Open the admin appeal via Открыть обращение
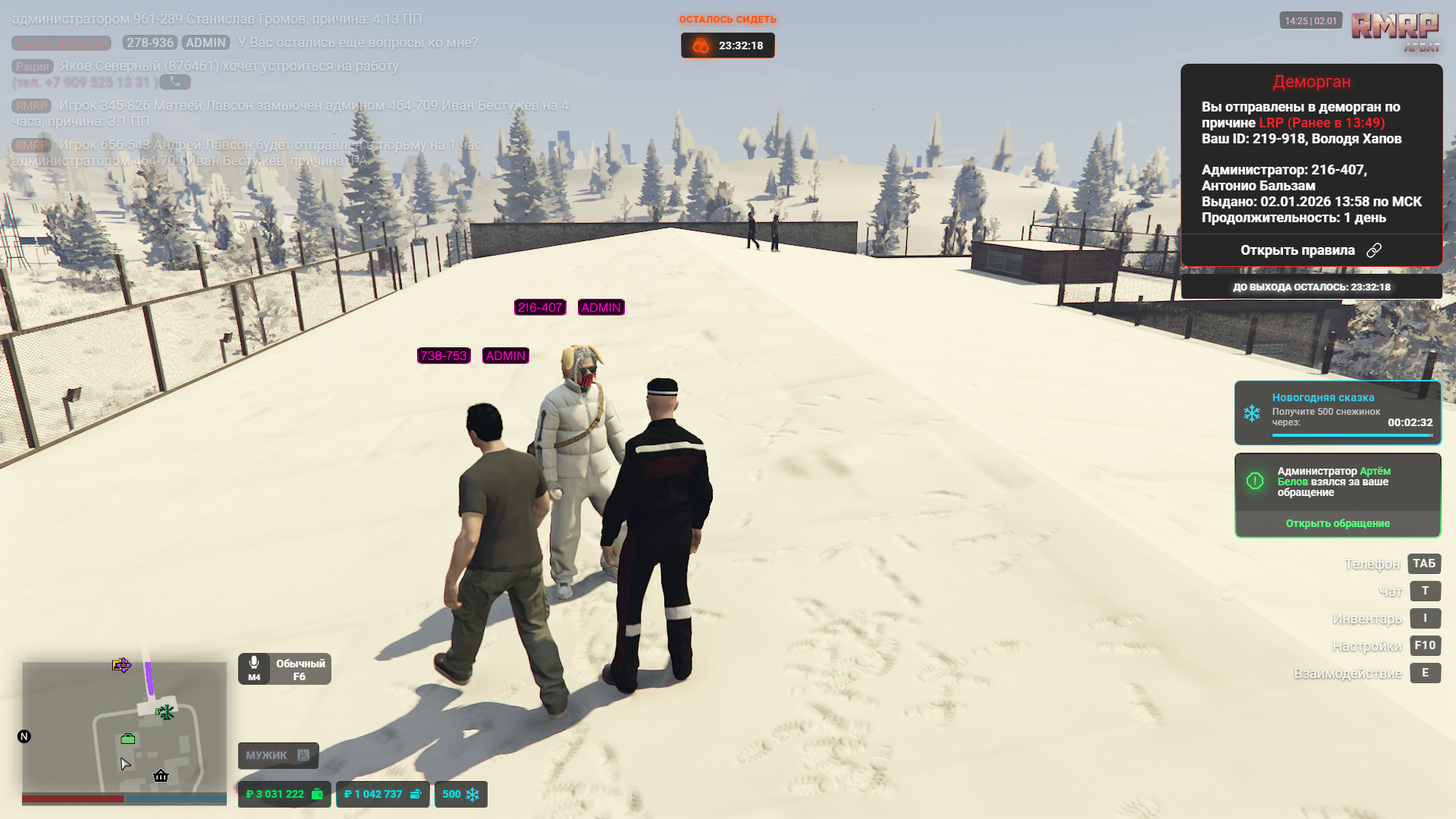 1337,523
